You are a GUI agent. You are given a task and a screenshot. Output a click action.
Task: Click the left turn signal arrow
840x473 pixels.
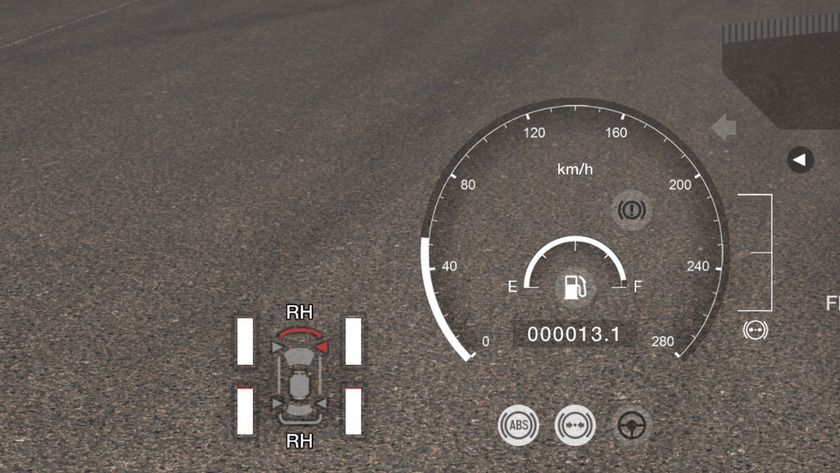723,127
